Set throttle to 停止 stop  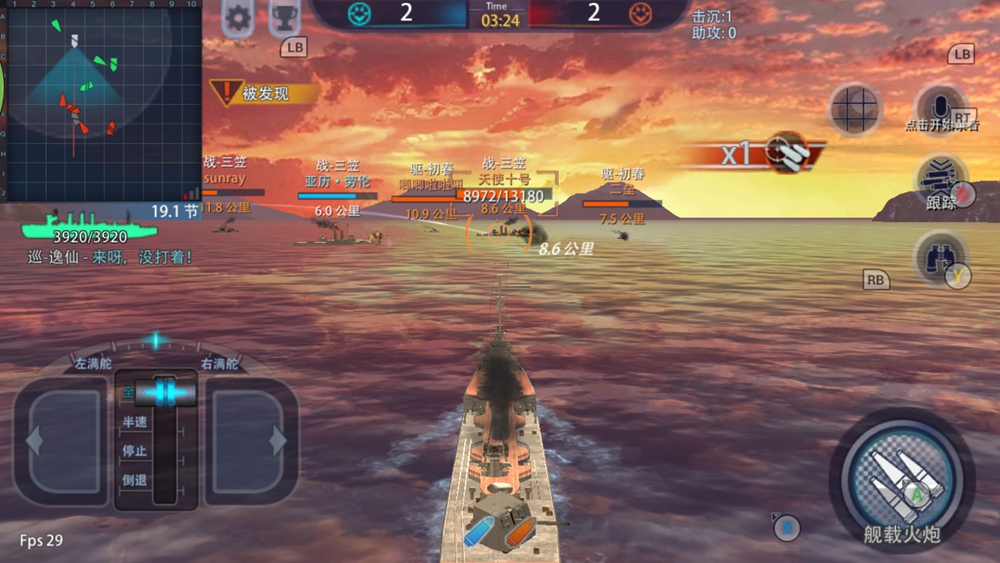click(x=135, y=451)
